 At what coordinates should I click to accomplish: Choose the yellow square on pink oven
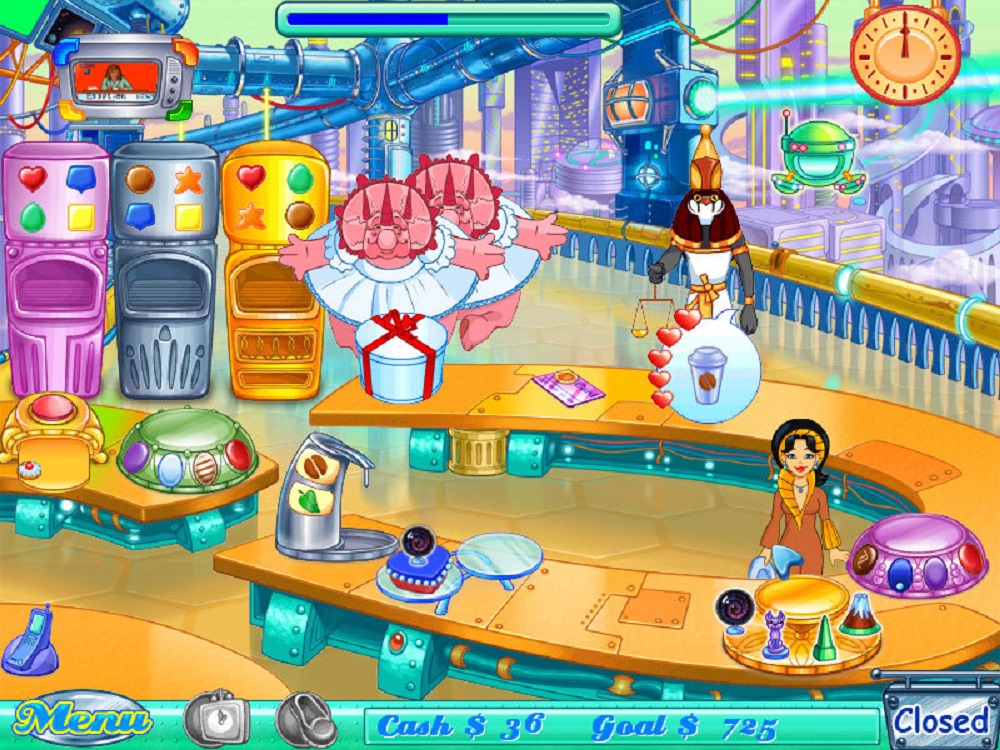(81, 216)
